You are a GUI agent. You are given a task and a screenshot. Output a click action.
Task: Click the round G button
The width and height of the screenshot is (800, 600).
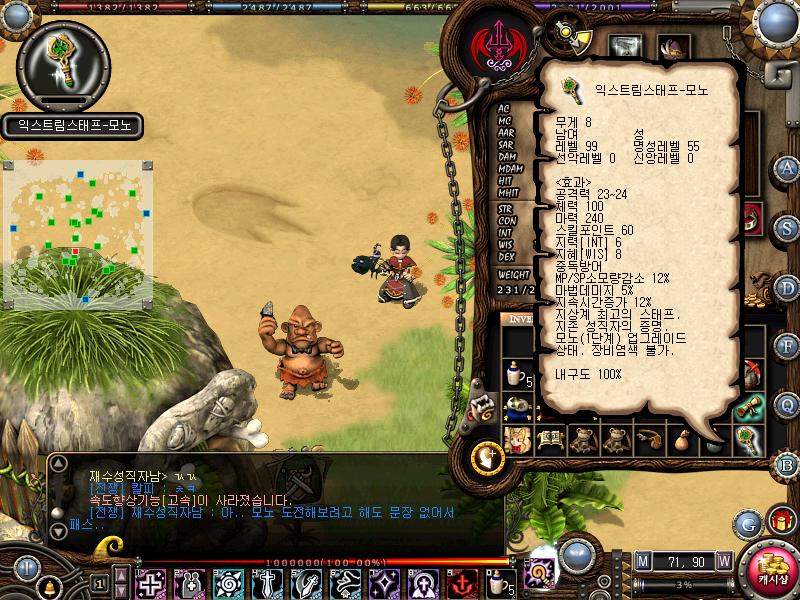click(x=747, y=522)
